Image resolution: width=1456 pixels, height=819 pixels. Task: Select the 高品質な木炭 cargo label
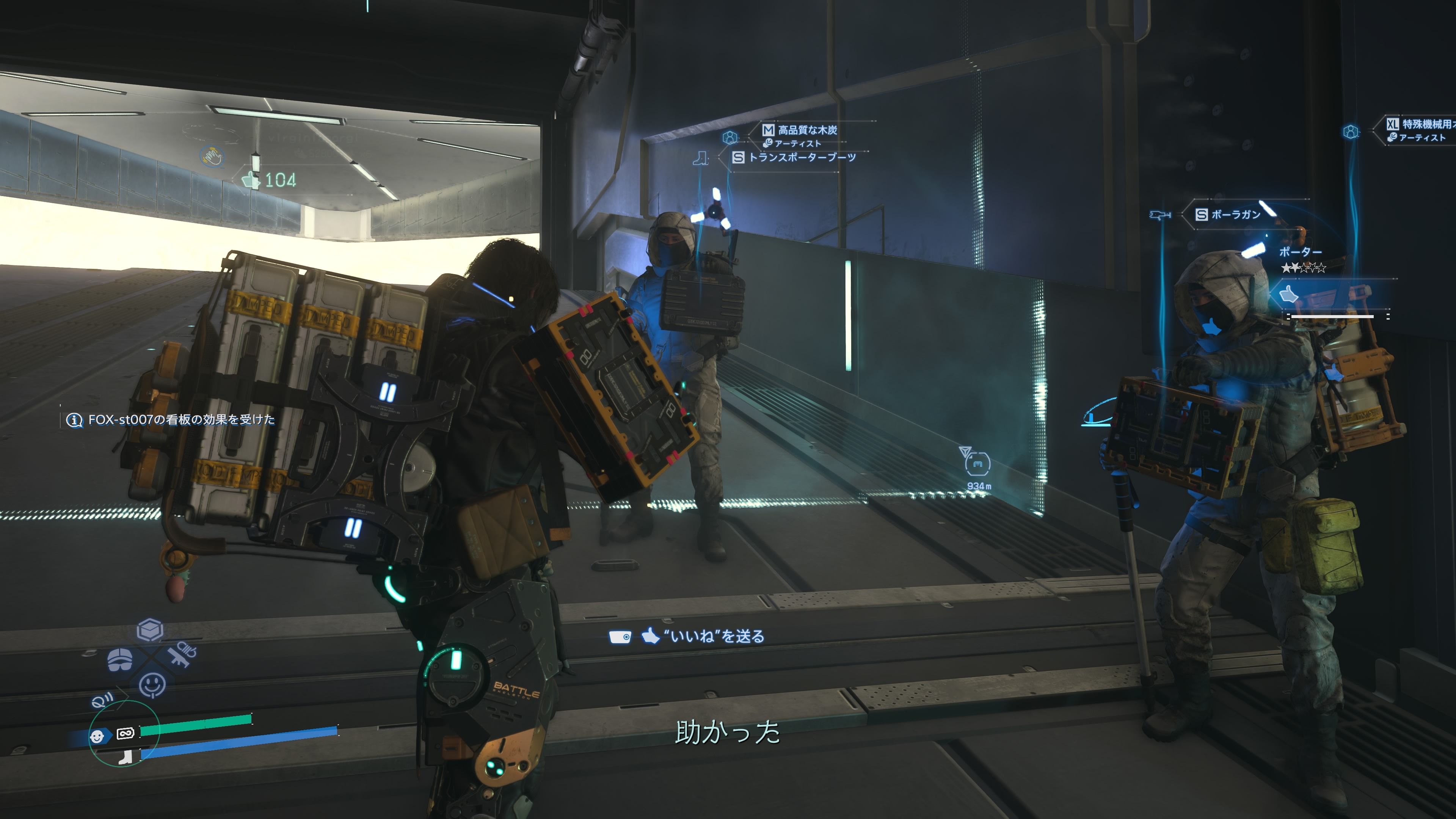806,130
